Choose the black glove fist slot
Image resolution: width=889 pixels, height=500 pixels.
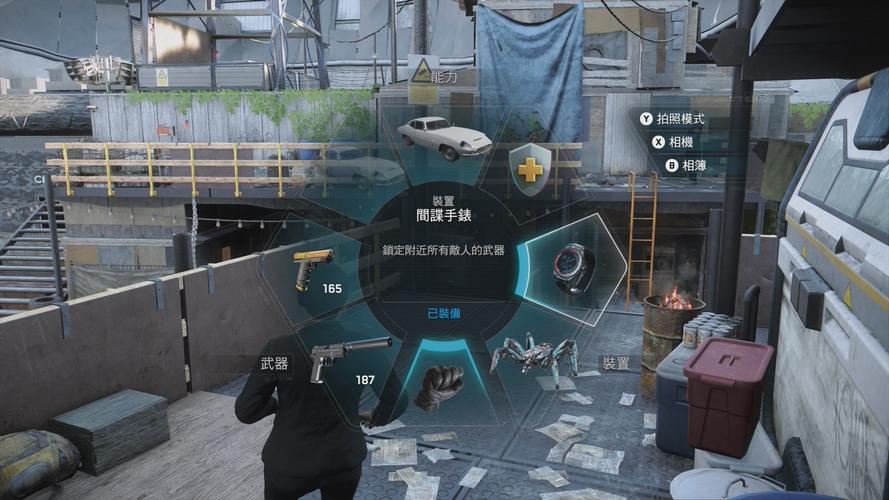point(439,385)
